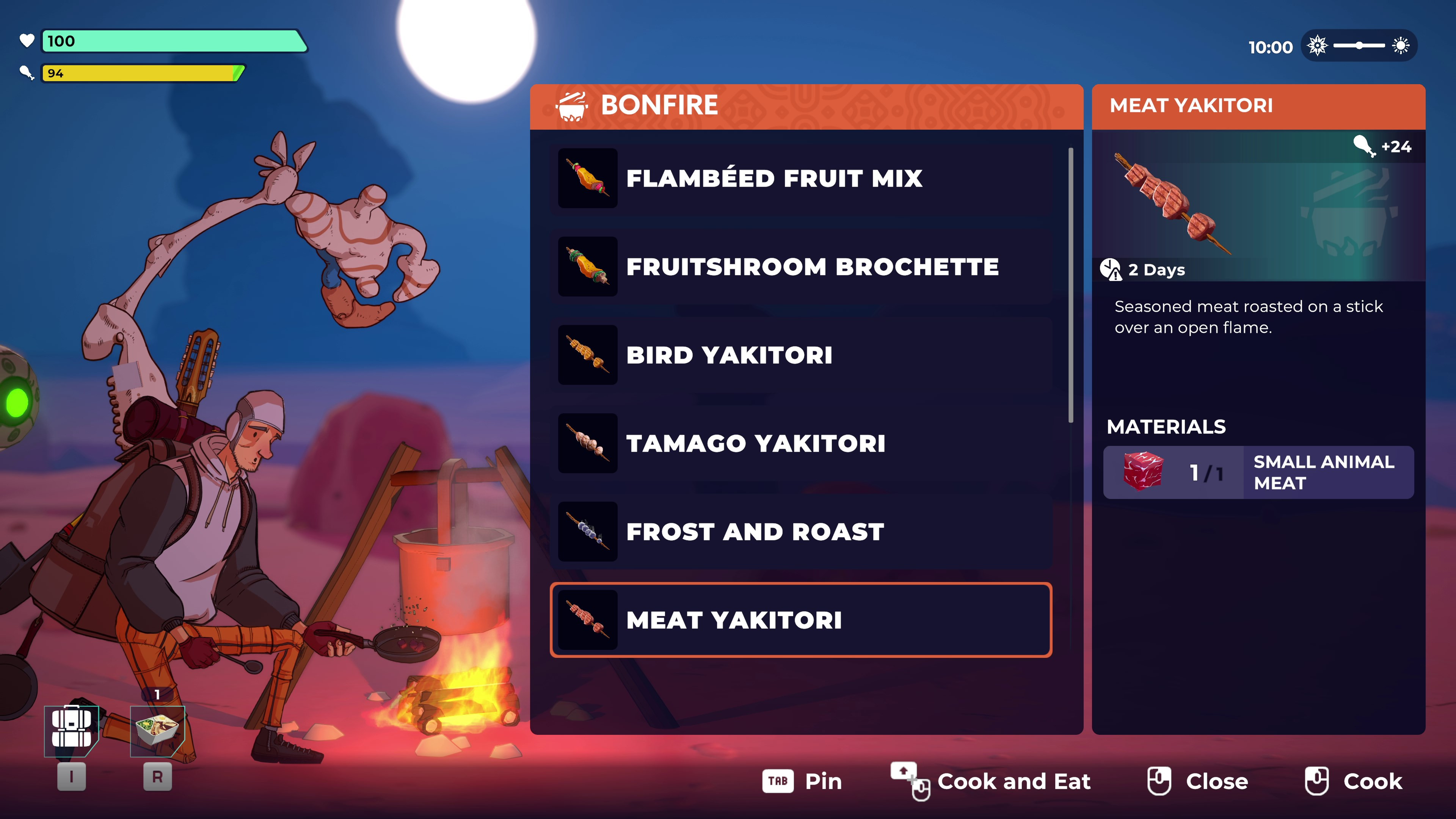1456x819 pixels.
Task: Choose the Frost and Roast recipe
Action: pyautogui.click(x=800, y=531)
